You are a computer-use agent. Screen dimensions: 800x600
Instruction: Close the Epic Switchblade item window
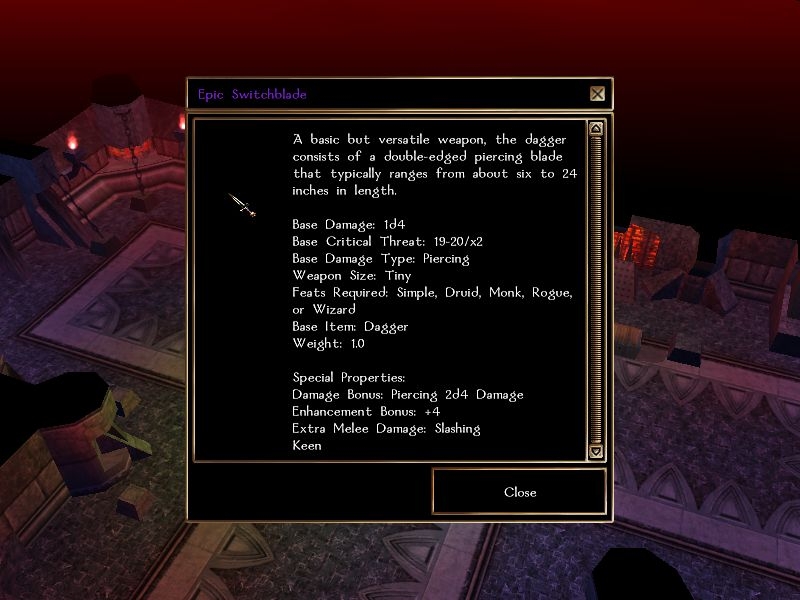click(x=519, y=492)
